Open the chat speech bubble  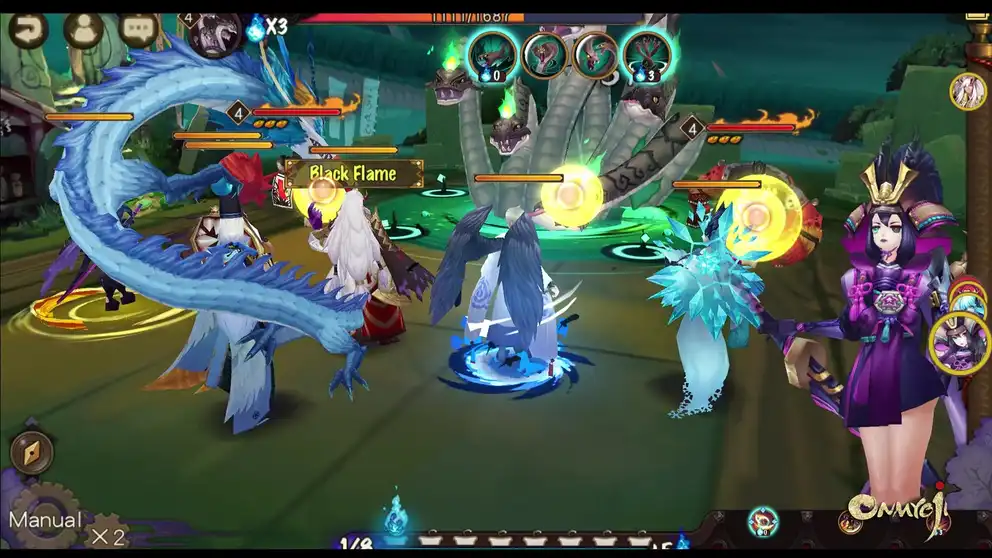pos(139,28)
